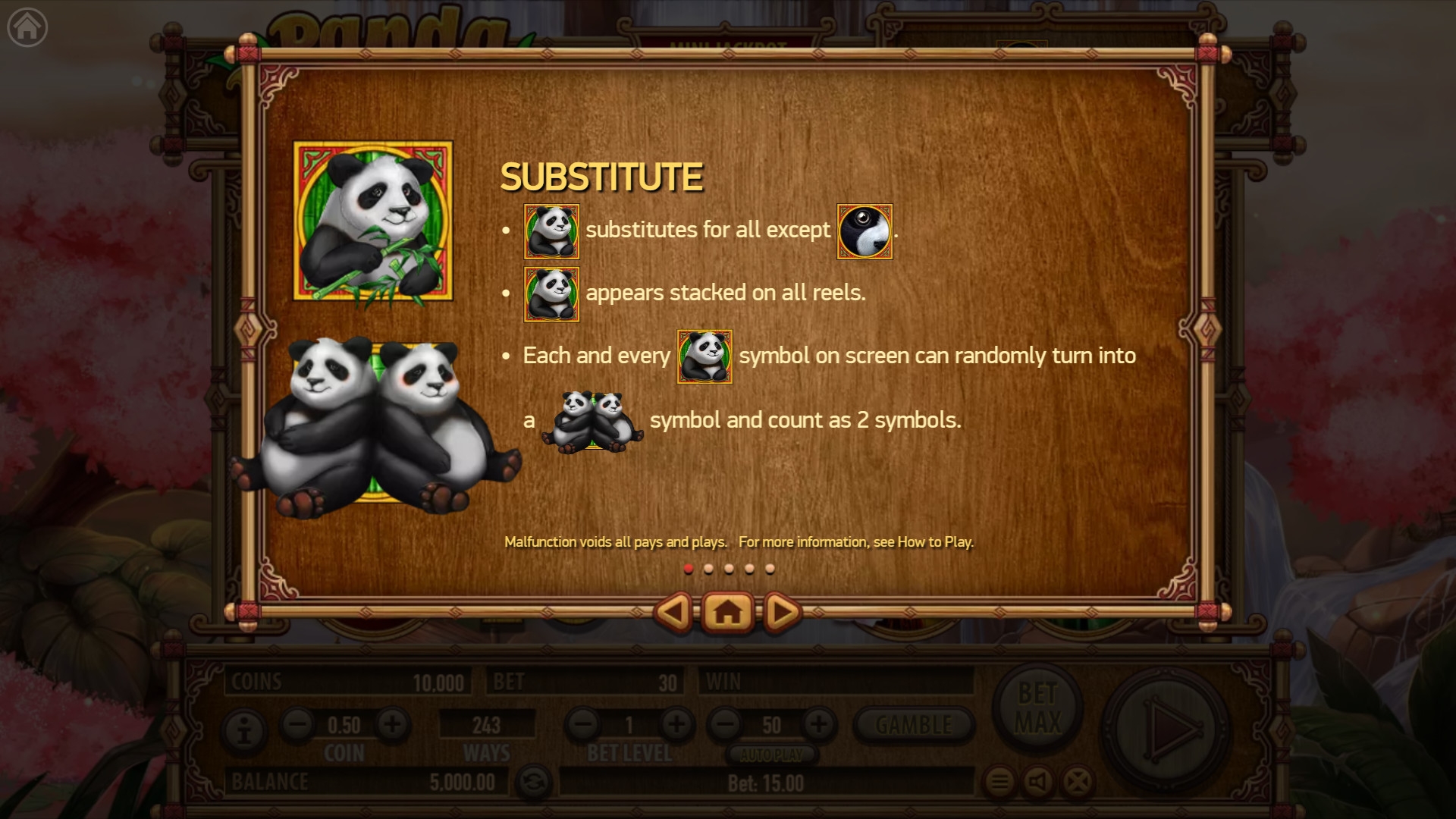Increase the coin value
Viewport: 1456px width, 819px height.
click(392, 724)
